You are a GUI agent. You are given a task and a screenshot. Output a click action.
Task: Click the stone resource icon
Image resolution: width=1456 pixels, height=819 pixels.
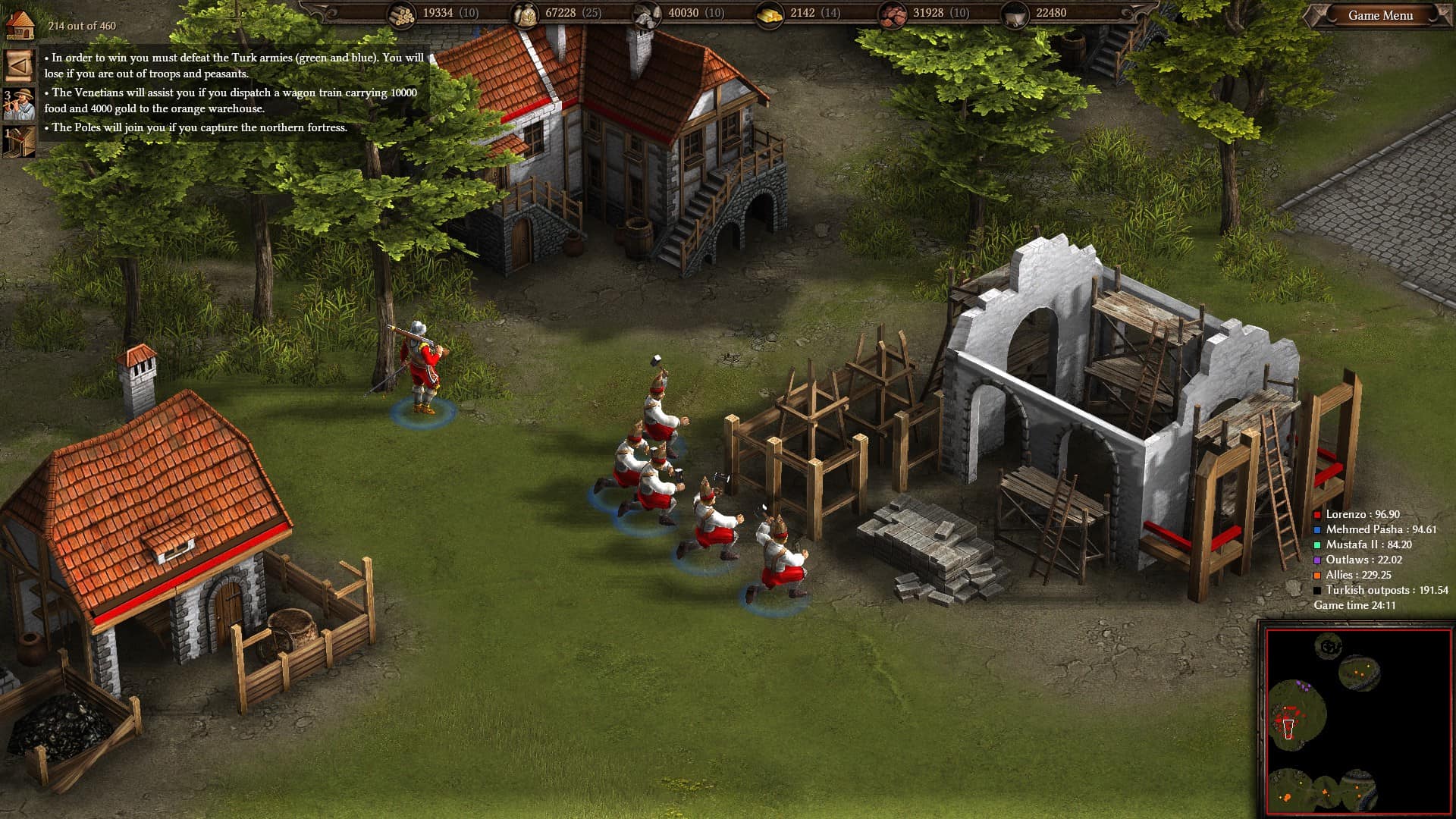[647, 14]
